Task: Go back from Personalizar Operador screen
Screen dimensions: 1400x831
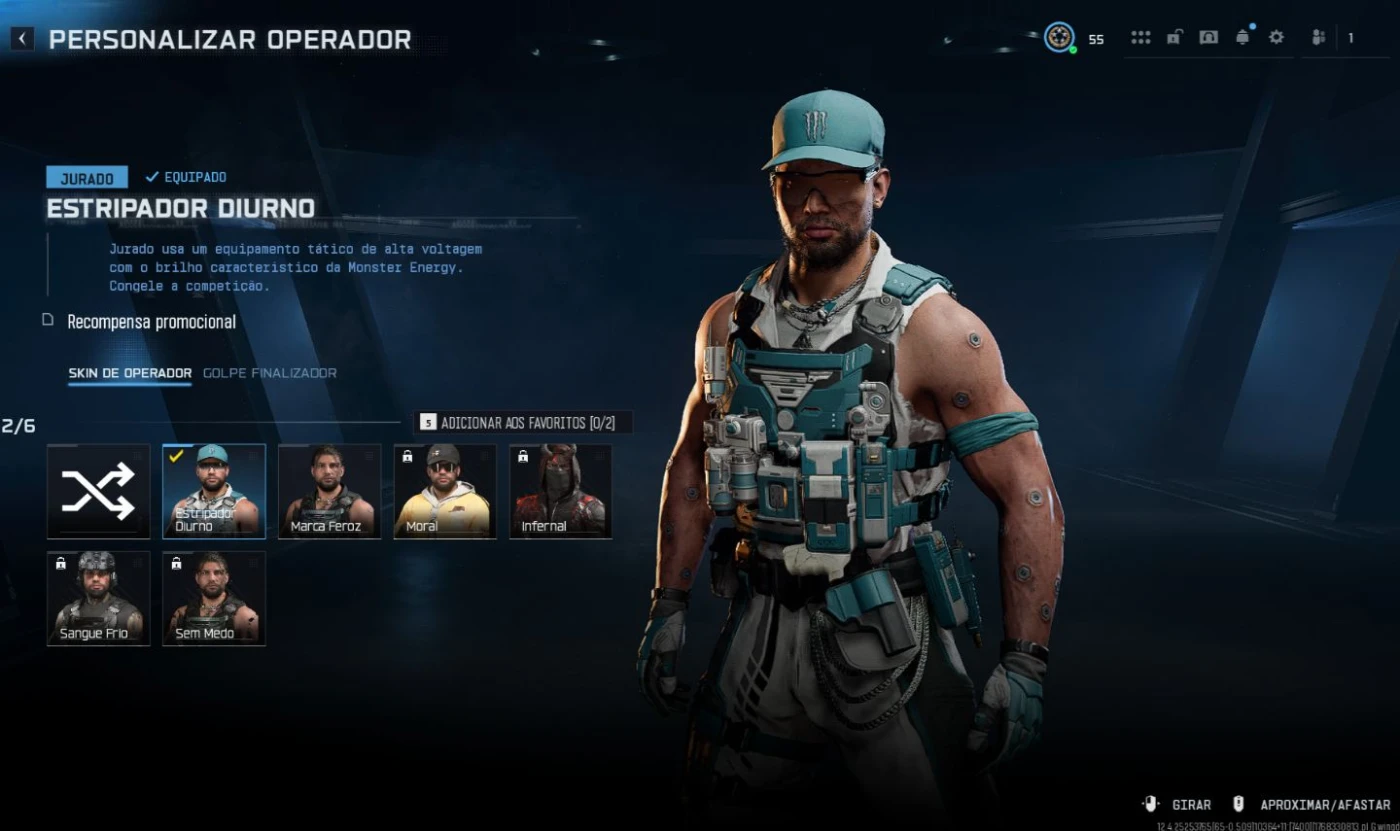Action: point(22,39)
